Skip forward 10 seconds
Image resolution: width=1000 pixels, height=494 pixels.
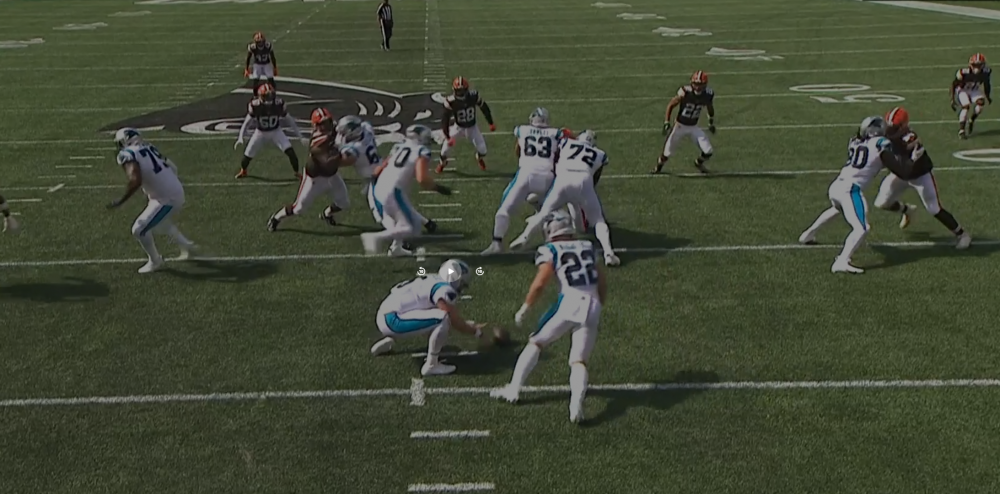click(480, 271)
